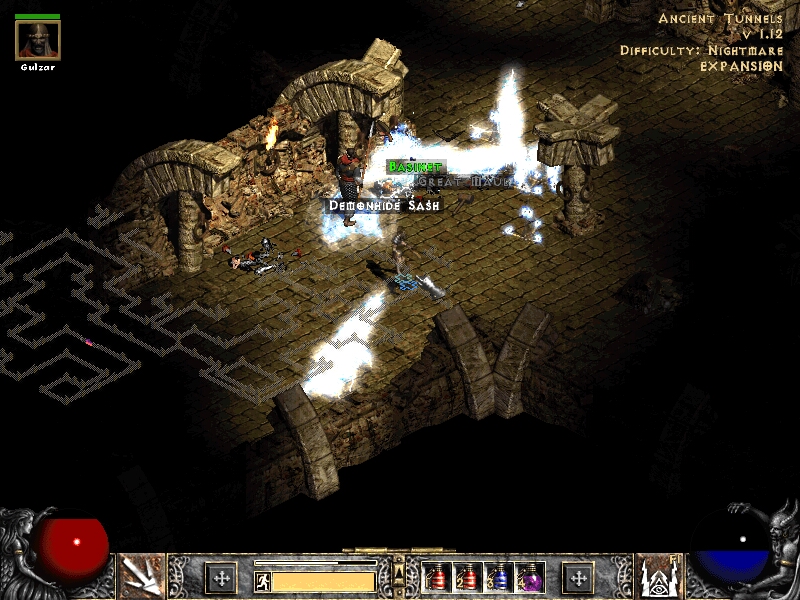This screenshot has height=600, width=800.
Task: Use the blue mana potion in belt
Action: click(x=498, y=577)
